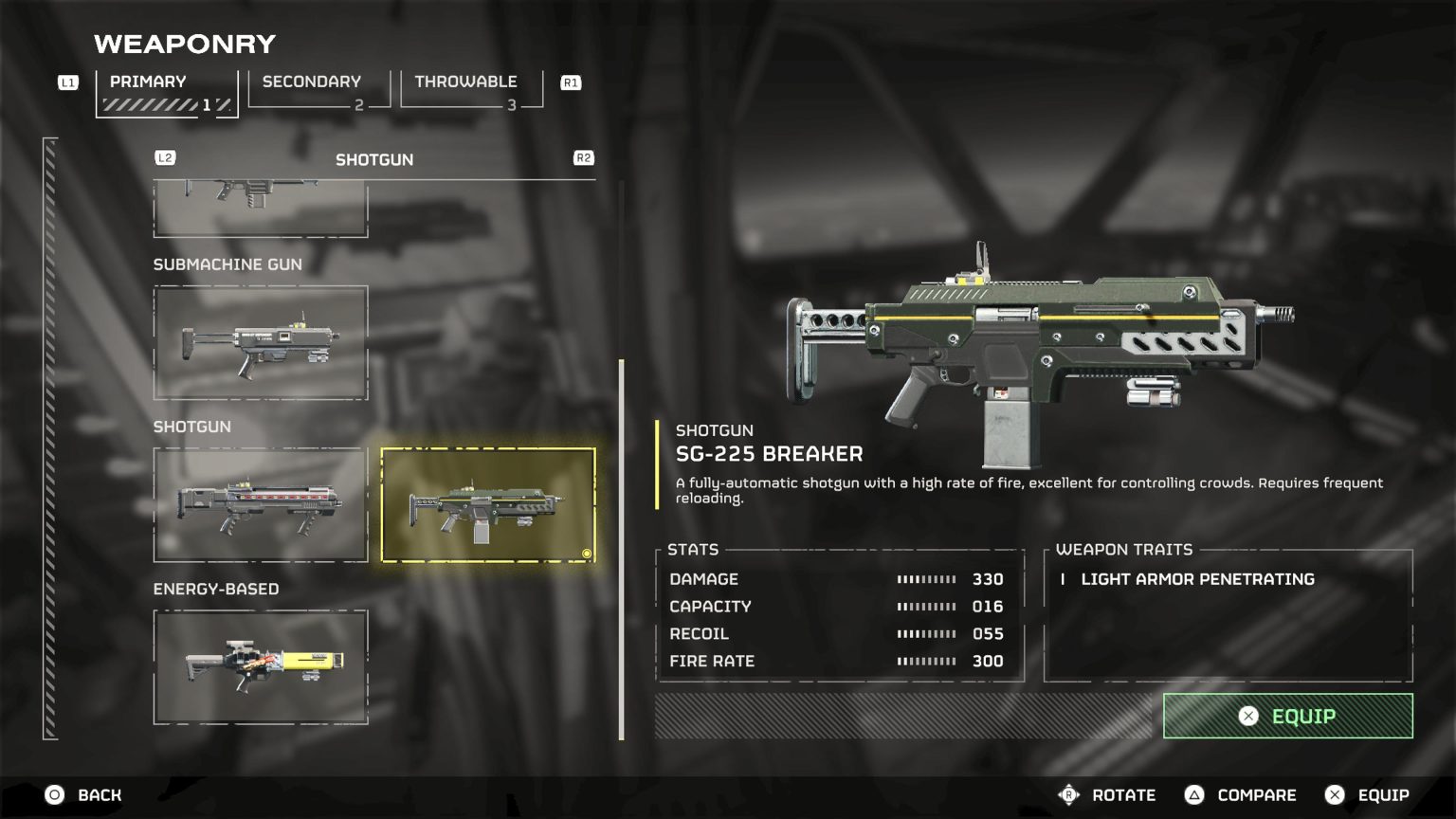Click the R2 icon beside the Shotgun header

[585, 157]
